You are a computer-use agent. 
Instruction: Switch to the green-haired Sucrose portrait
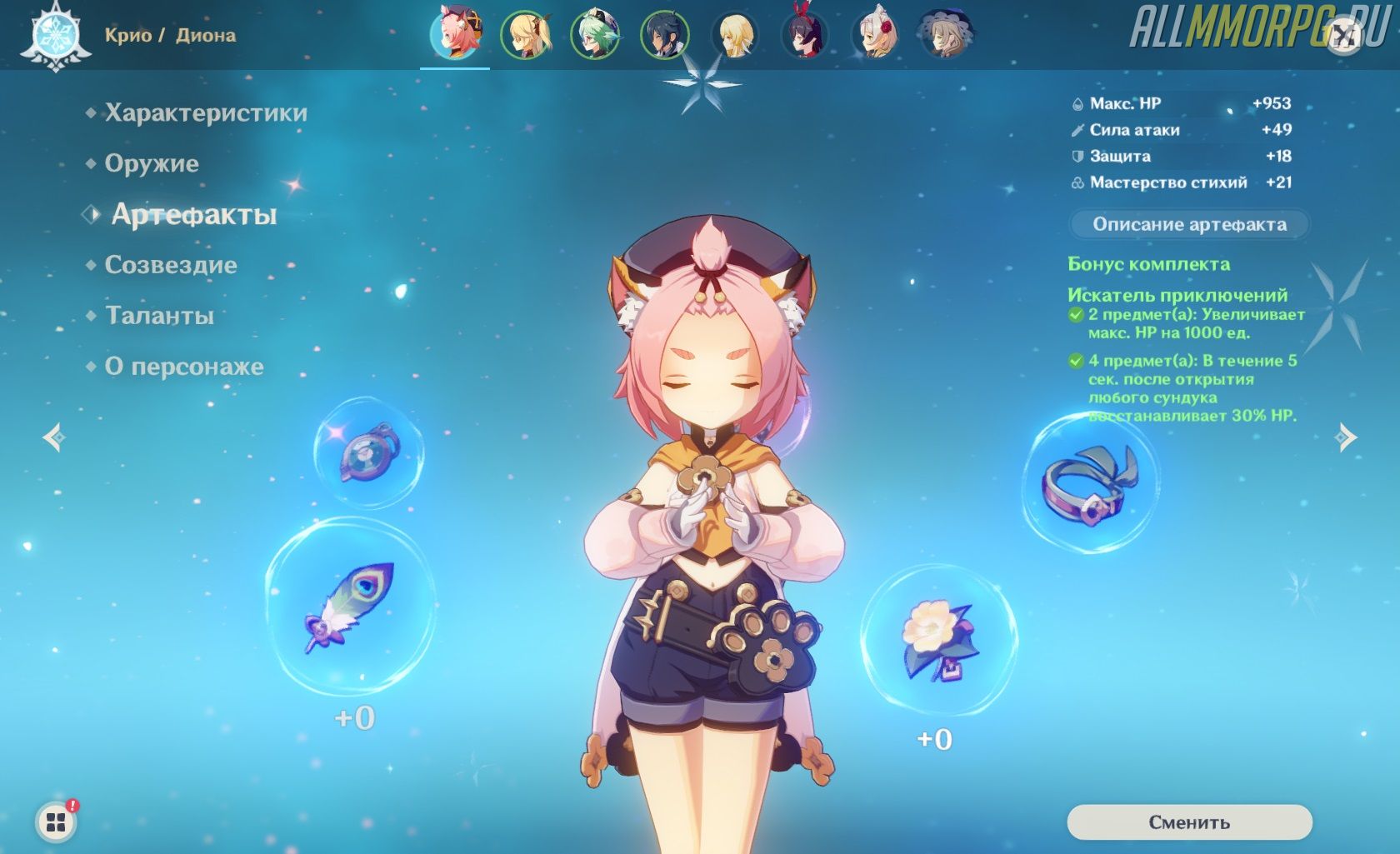(595, 35)
